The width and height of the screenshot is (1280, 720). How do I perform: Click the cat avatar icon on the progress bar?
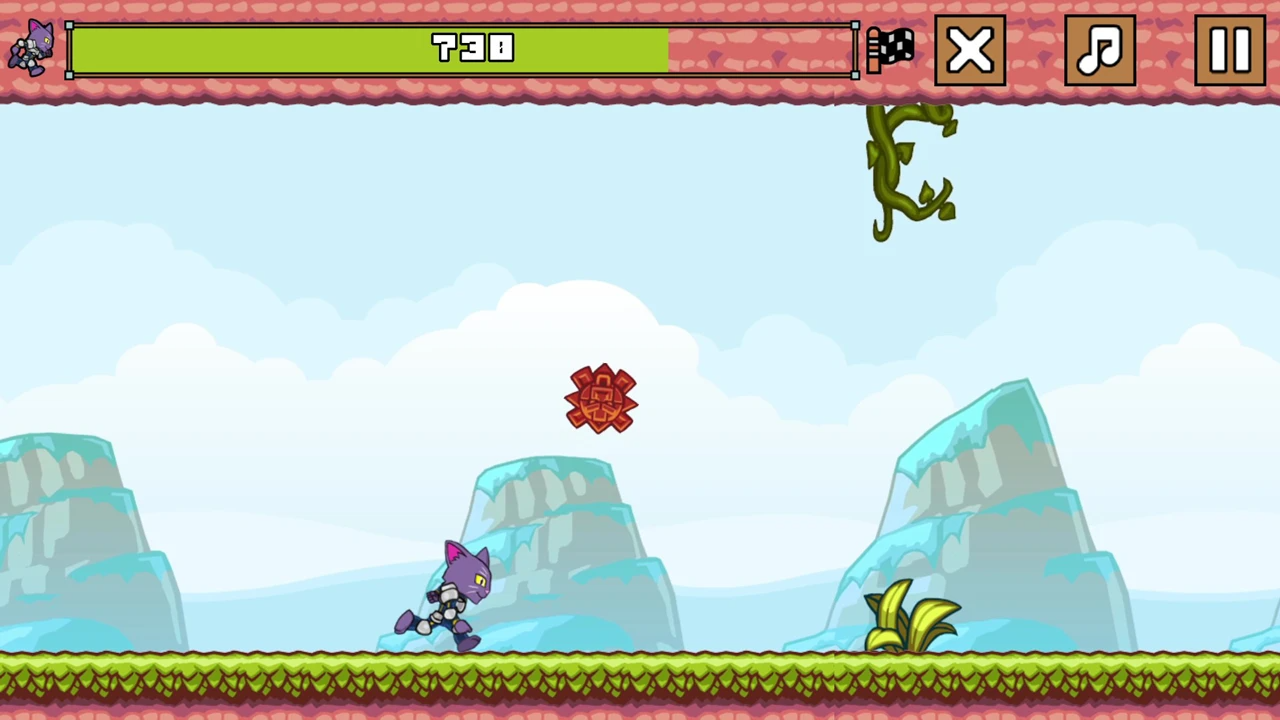pyautogui.click(x=30, y=50)
